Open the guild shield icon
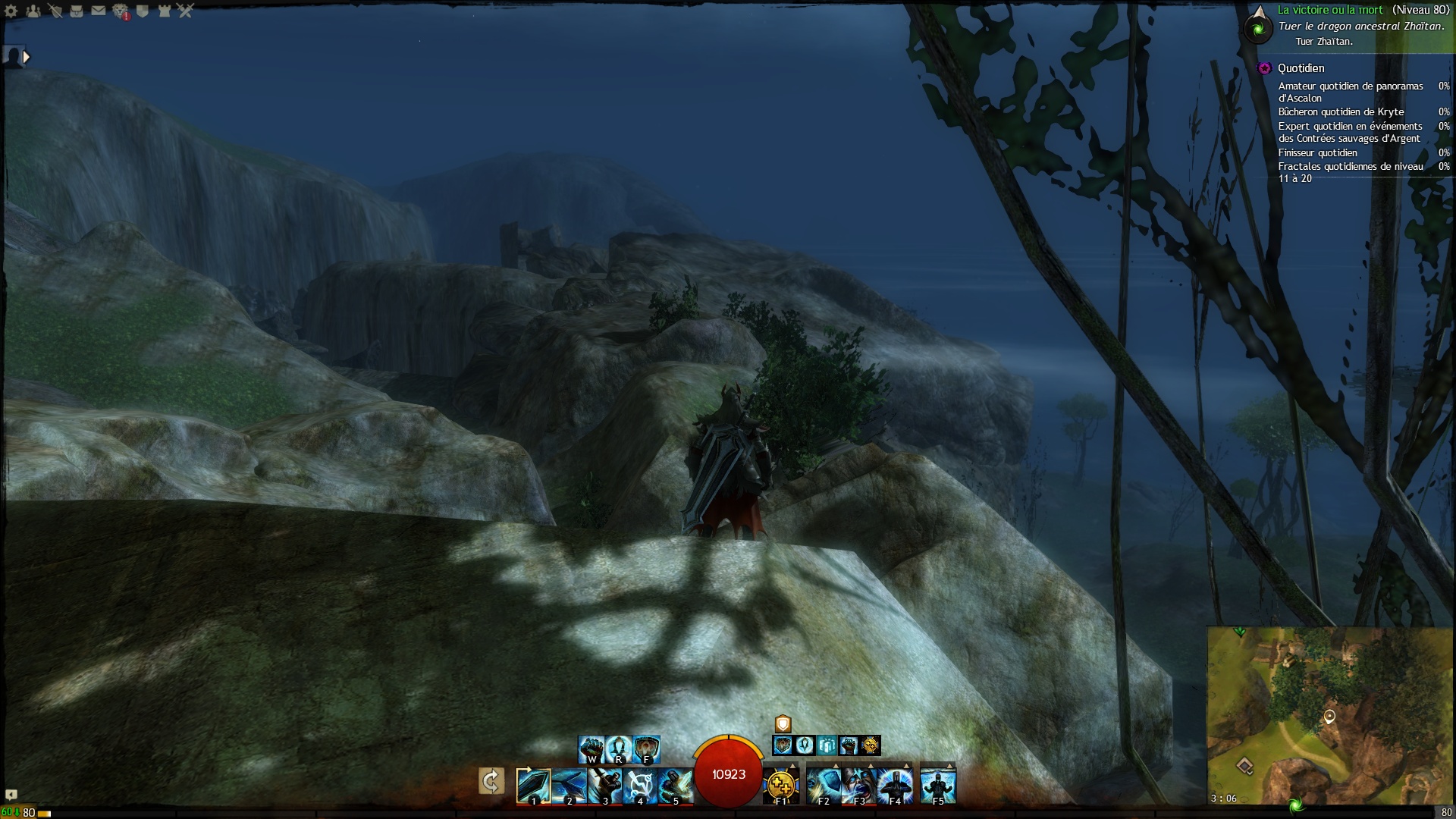Viewport: 1456px width, 819px height. tap(143, 11)
